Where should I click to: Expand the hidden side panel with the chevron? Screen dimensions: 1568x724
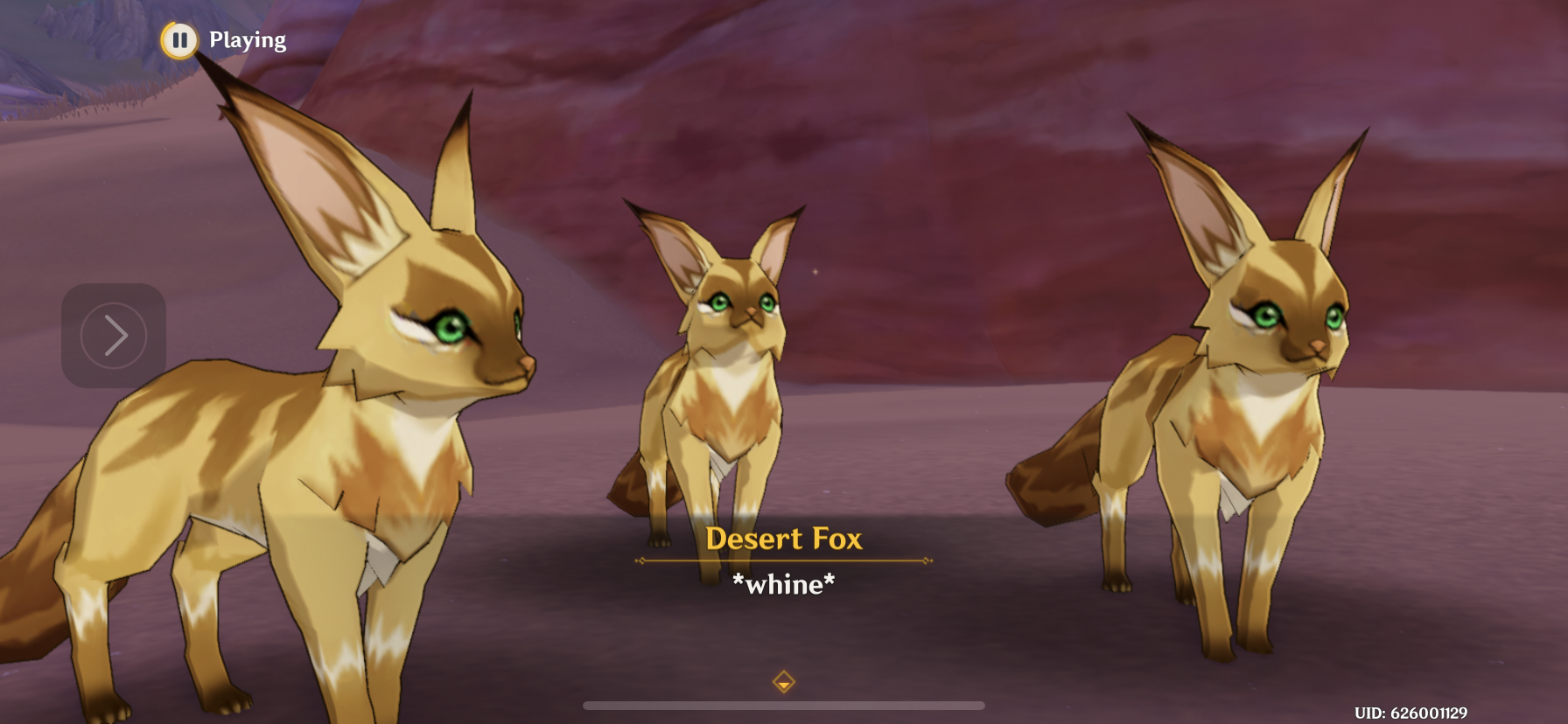112,336
